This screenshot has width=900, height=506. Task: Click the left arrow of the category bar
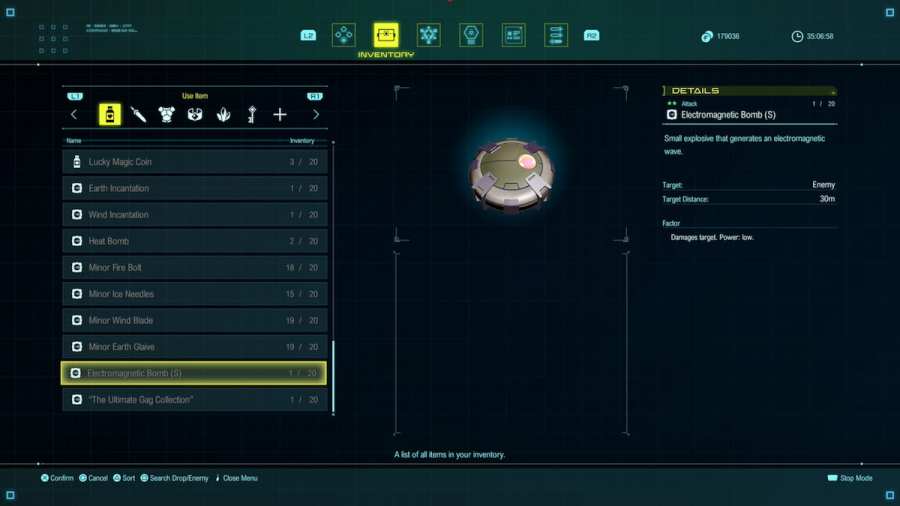(x=74, y=115)
